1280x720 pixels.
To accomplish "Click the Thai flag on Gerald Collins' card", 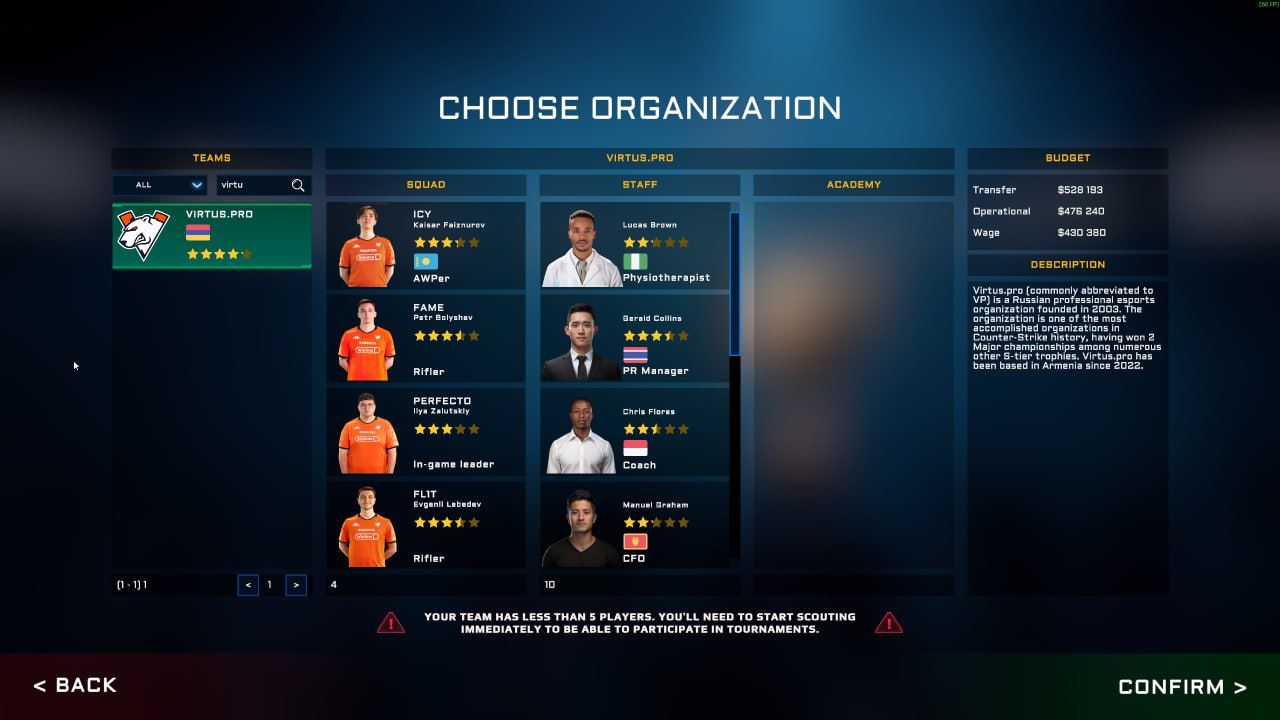I will point(637,352).
